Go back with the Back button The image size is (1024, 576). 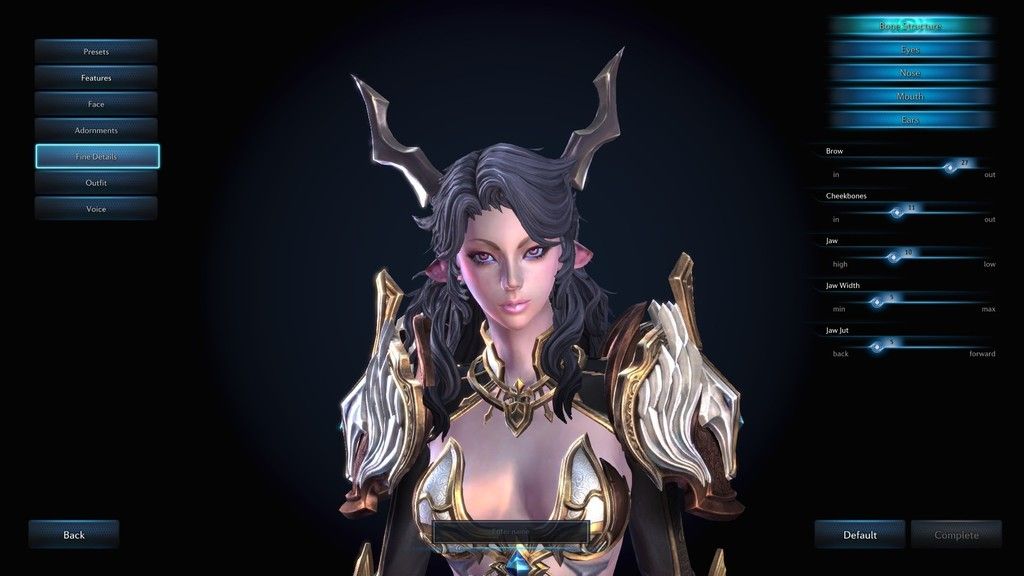74,535
